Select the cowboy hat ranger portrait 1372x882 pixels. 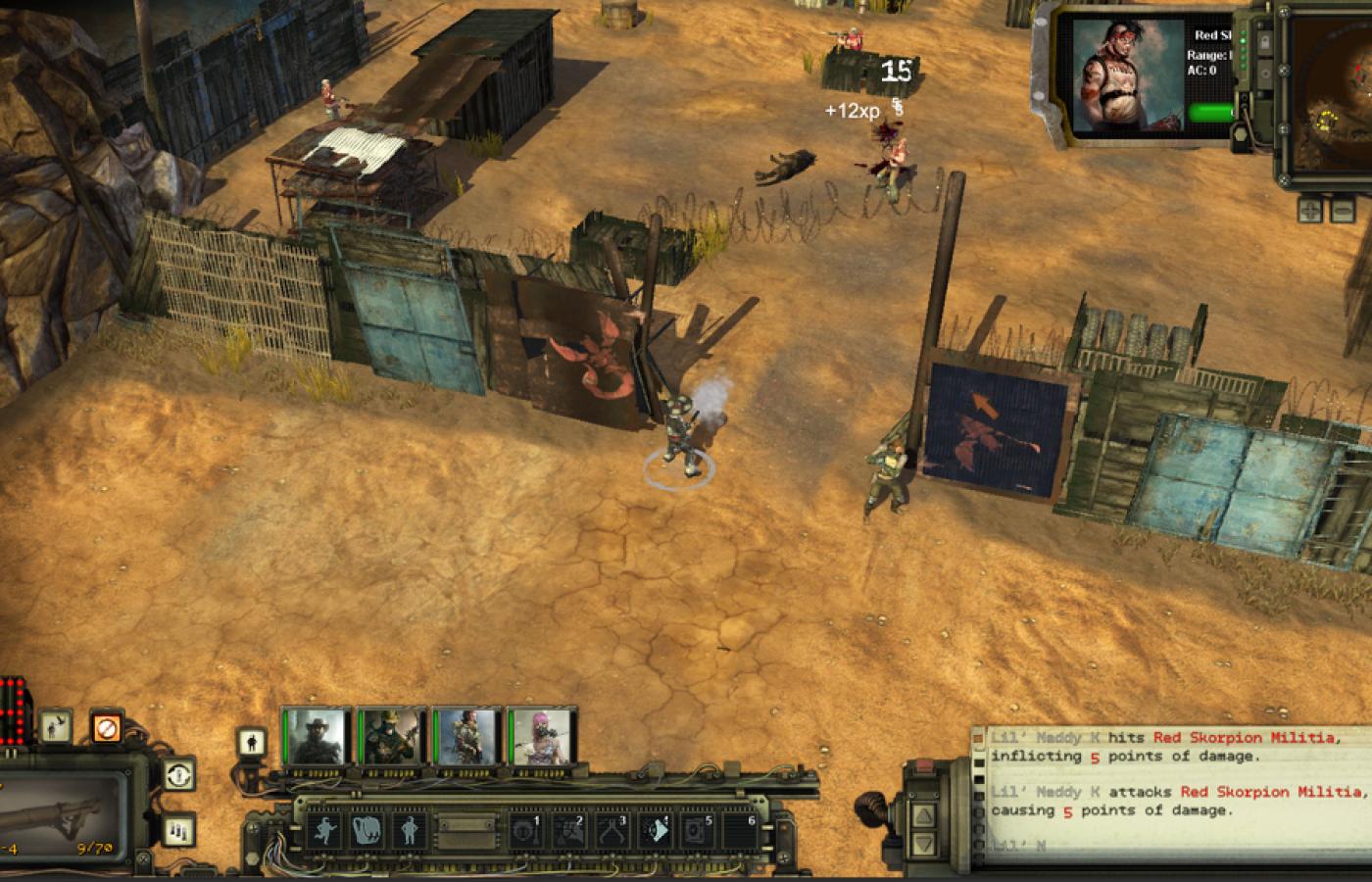[318, 736]
